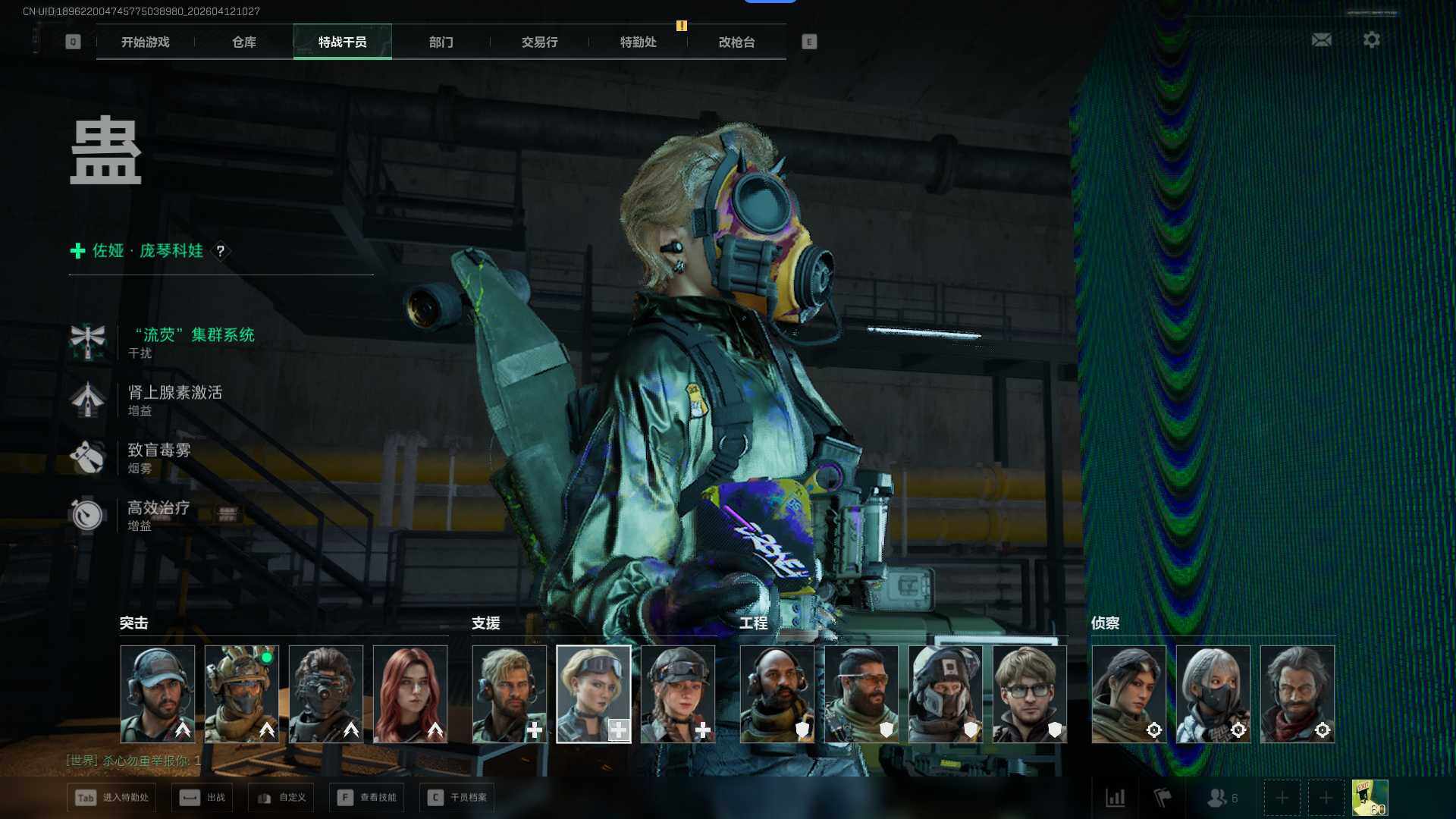Open the 干员档案 button
This screenshot has height=819, width=1456.
coord(457,797)
